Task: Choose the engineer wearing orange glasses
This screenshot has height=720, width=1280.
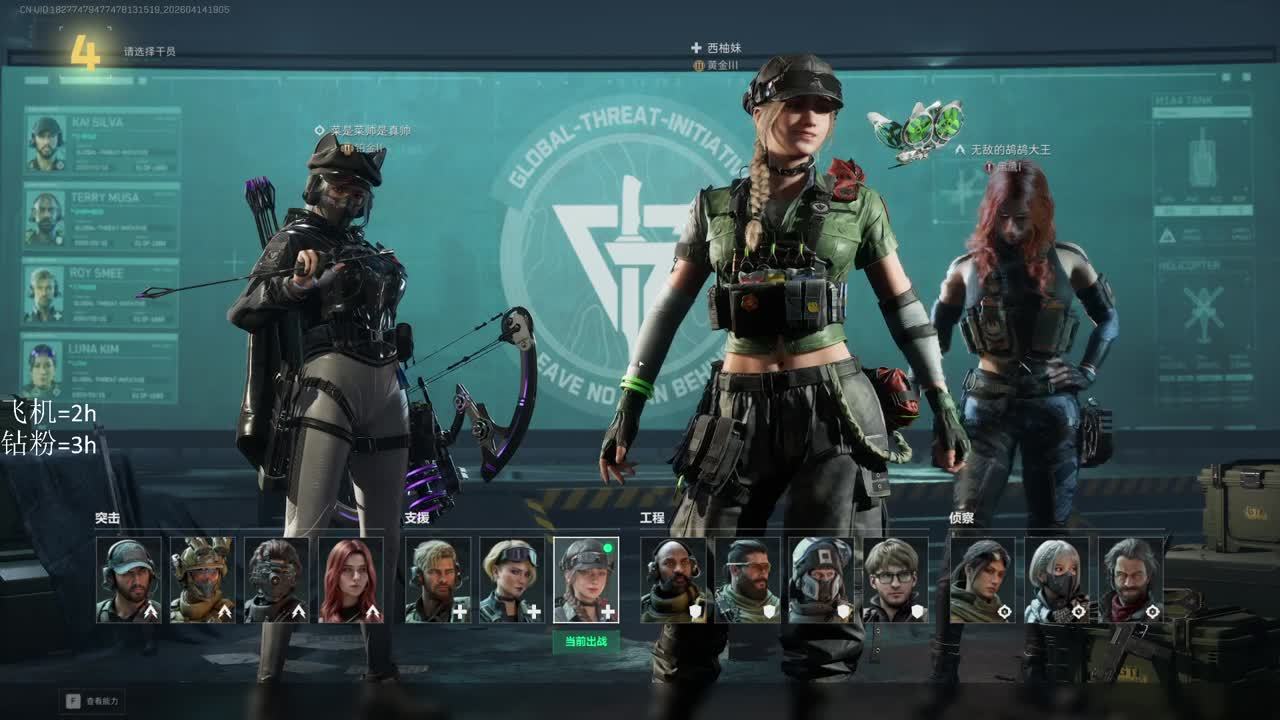Action: (x=747, y=580)
